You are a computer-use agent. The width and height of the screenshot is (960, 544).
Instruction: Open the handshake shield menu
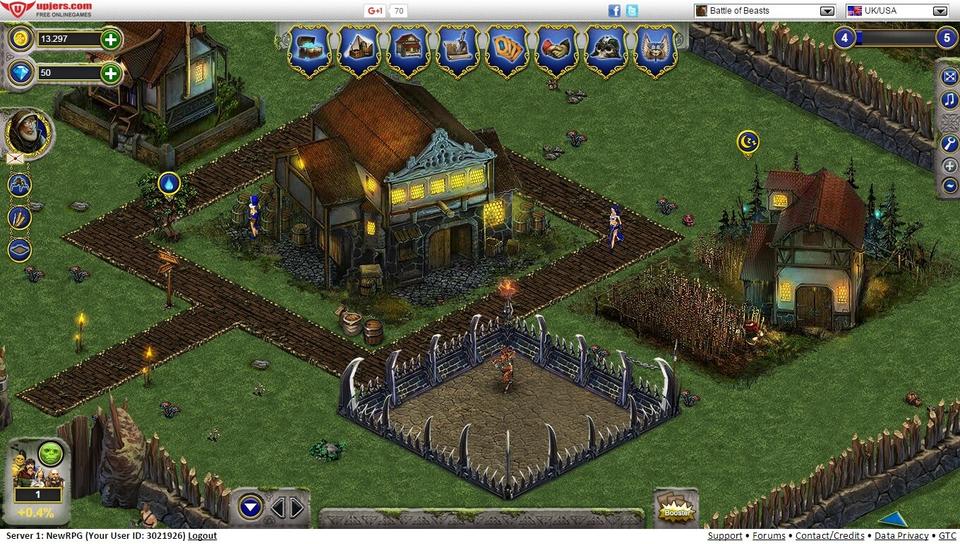coord(555,48)
